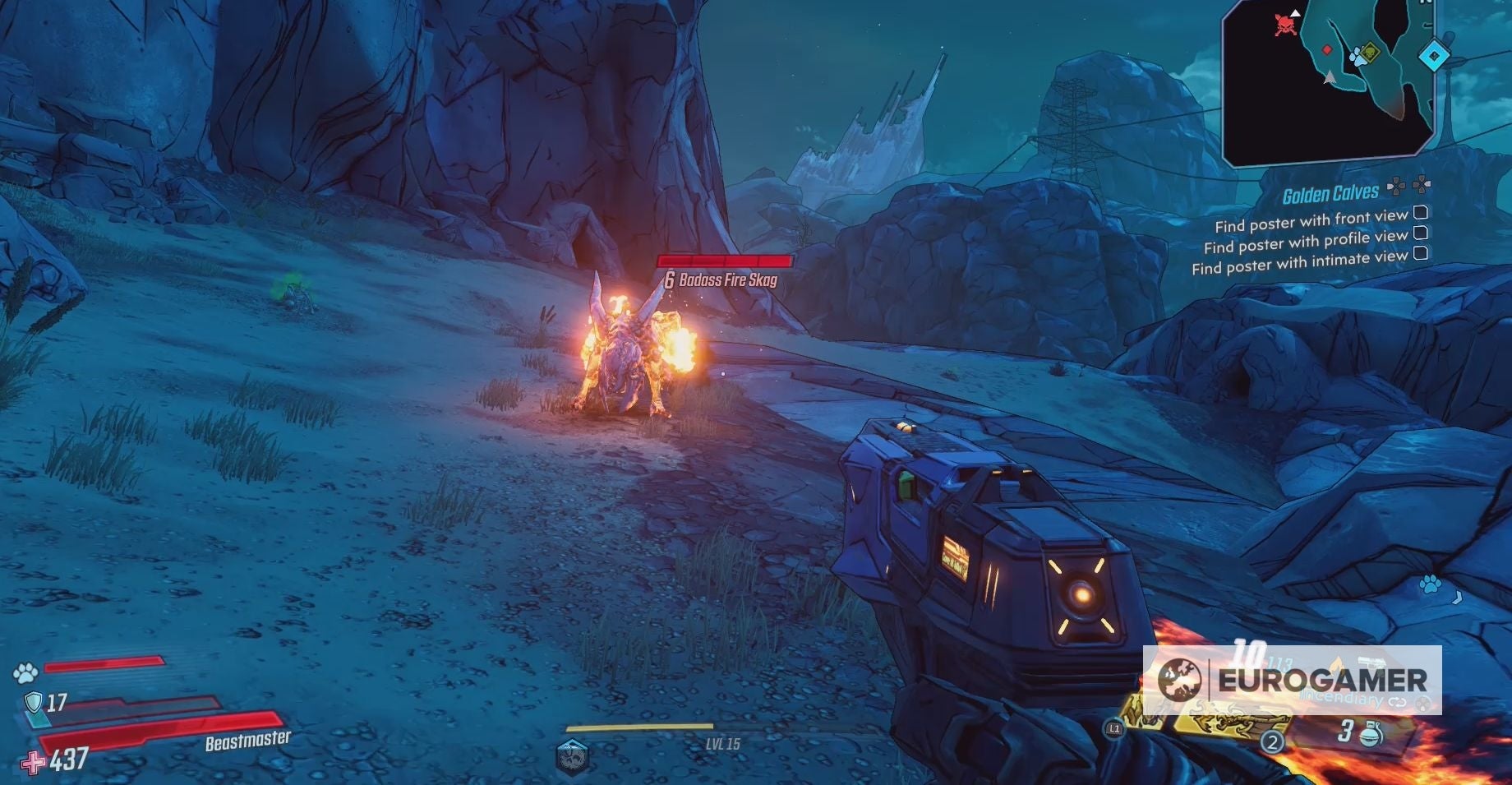Click the blue paw icon above the weapon panel

point(1430,585)
